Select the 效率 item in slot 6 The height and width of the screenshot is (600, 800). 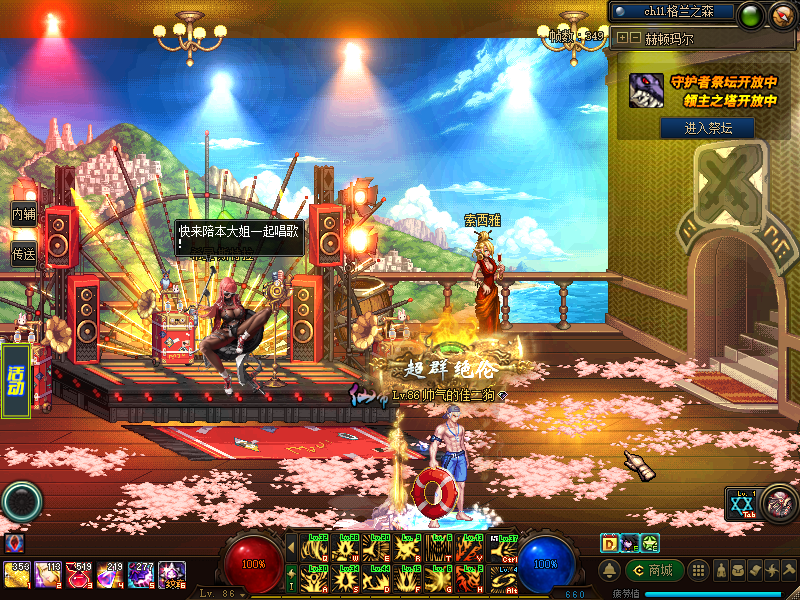[x=173, y=576]
